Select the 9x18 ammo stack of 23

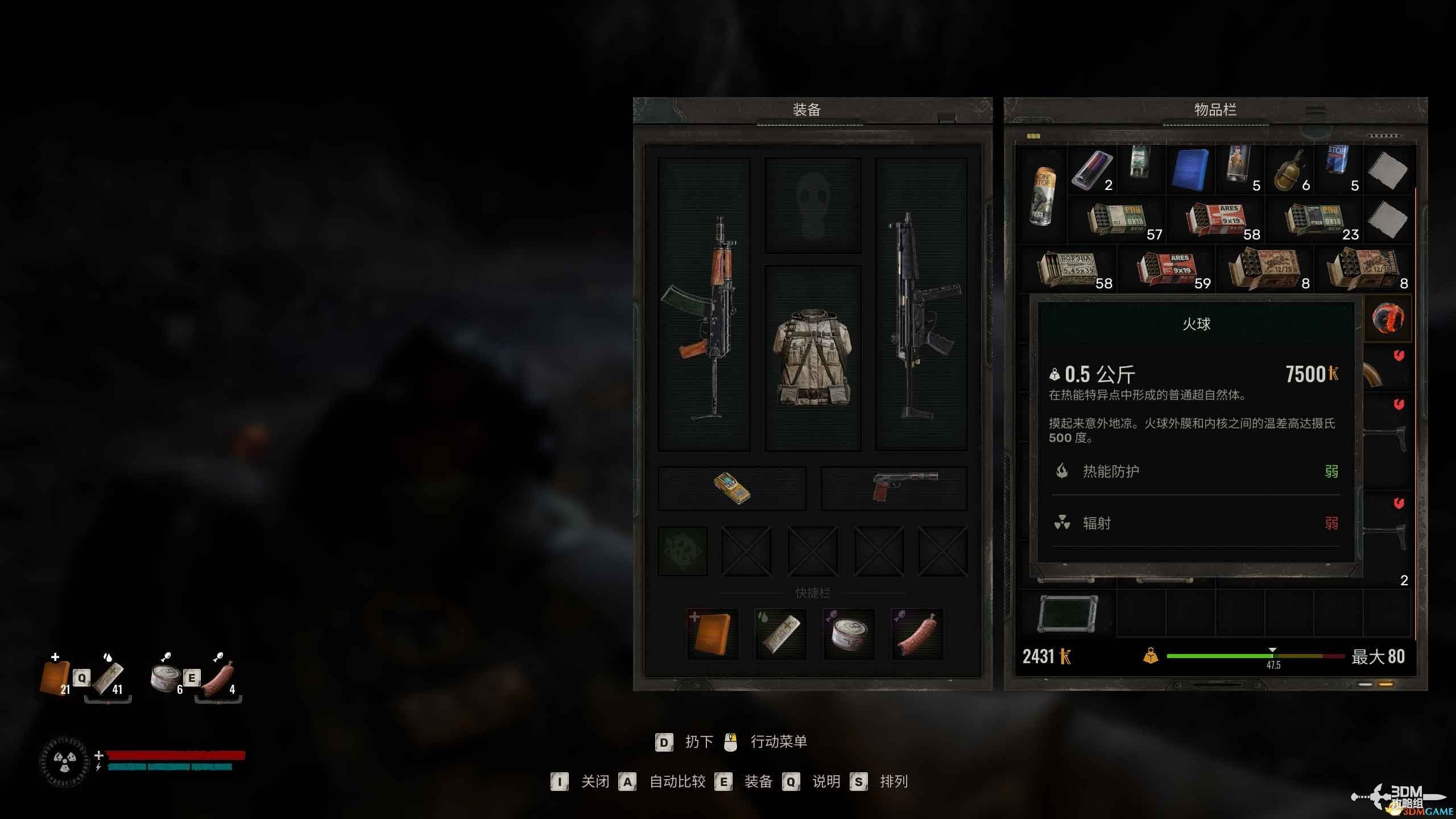pyautogui.click(x=1314, y=220)
